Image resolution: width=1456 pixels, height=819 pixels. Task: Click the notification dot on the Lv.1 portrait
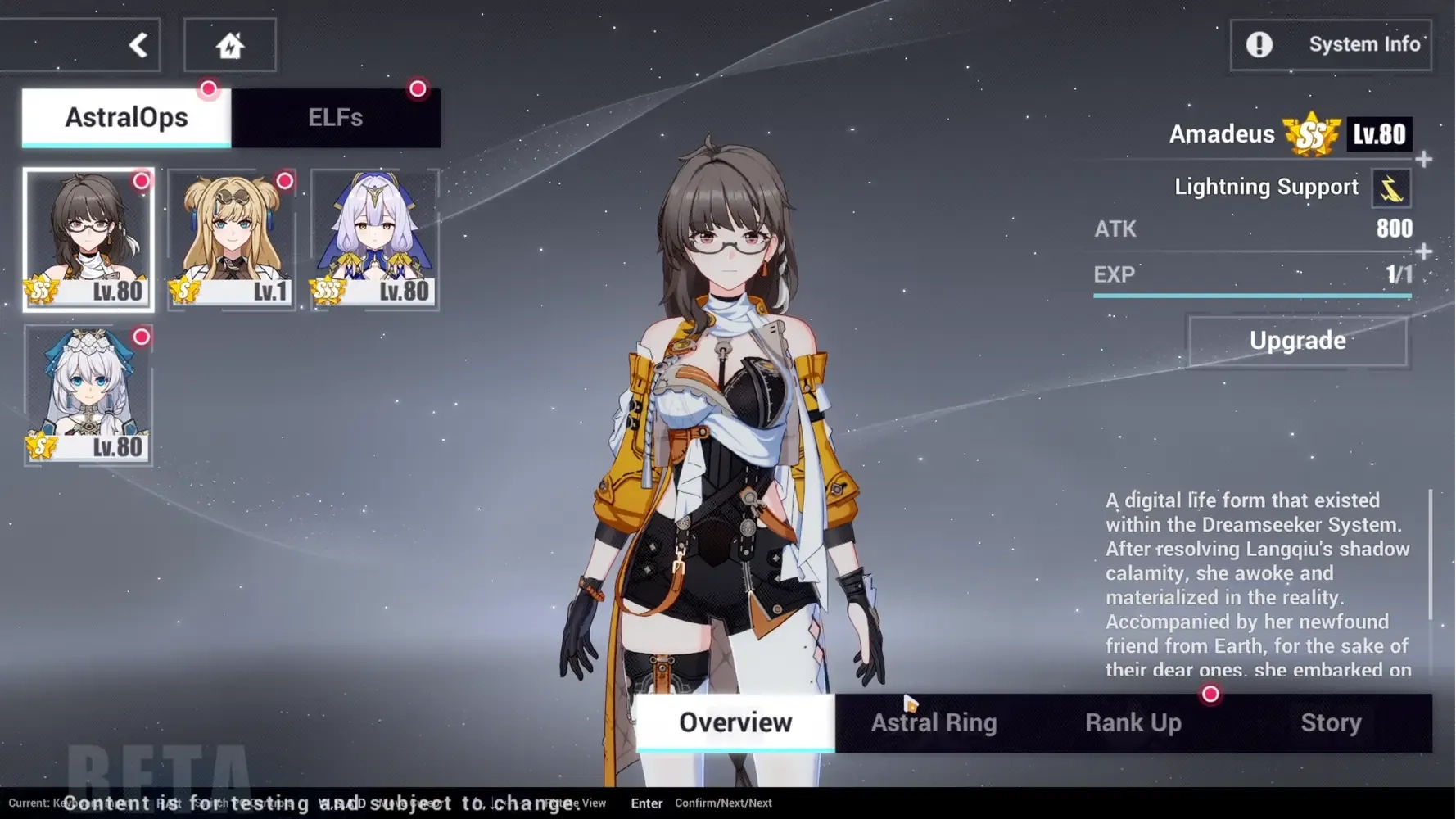tap(285, 182)
